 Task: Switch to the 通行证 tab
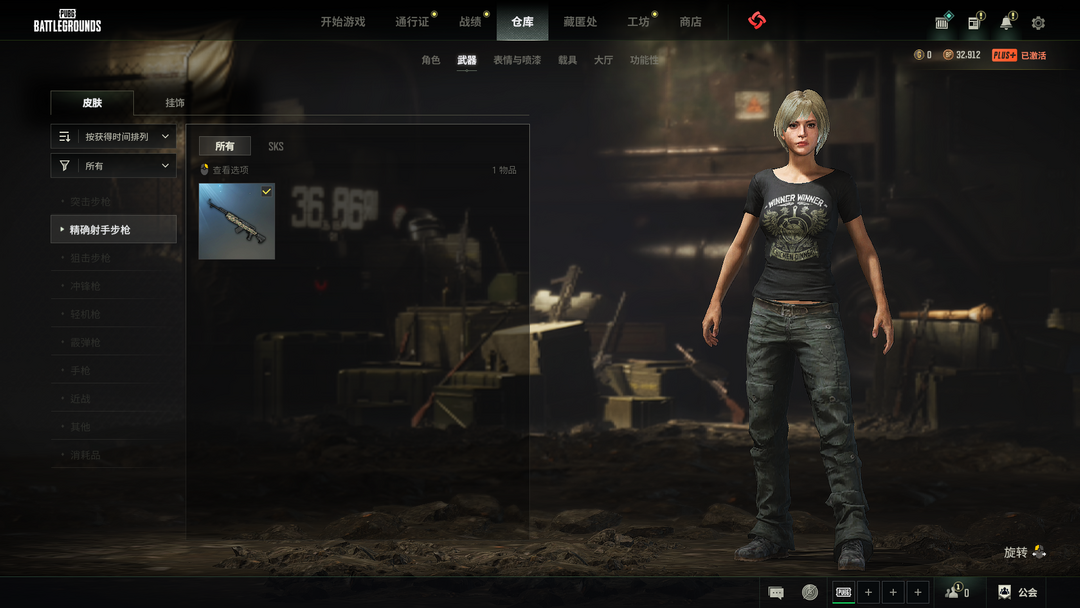[x=412, y=22]
